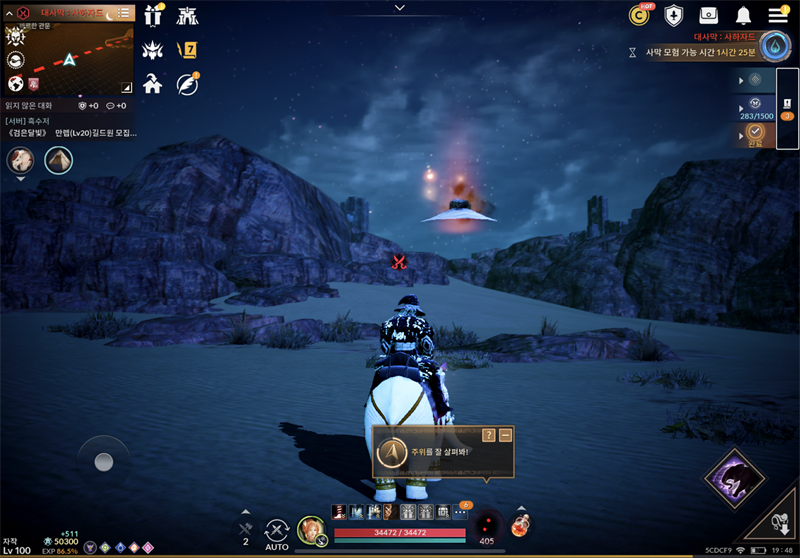Open the hamburger main menu

[778, 15]
